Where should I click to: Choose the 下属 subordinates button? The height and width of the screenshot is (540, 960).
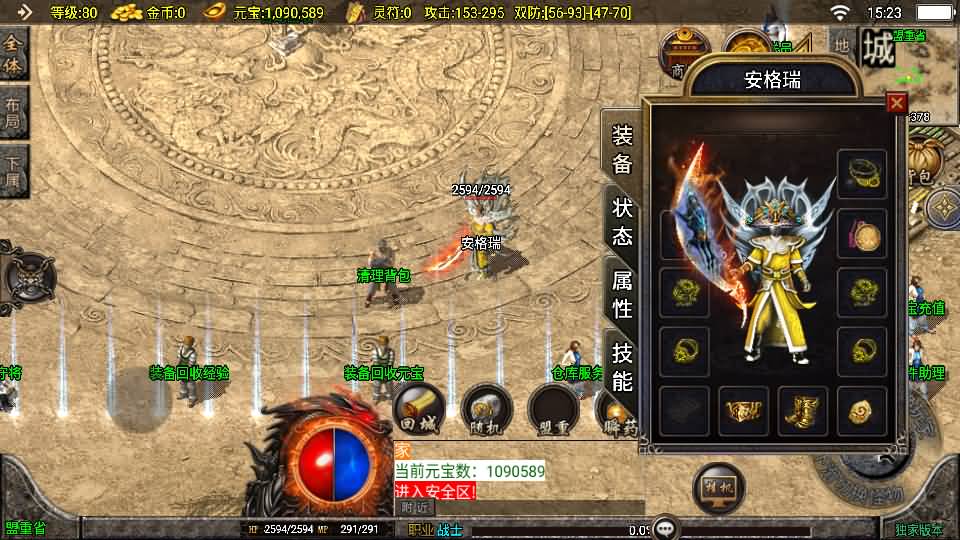pos(13,171)
